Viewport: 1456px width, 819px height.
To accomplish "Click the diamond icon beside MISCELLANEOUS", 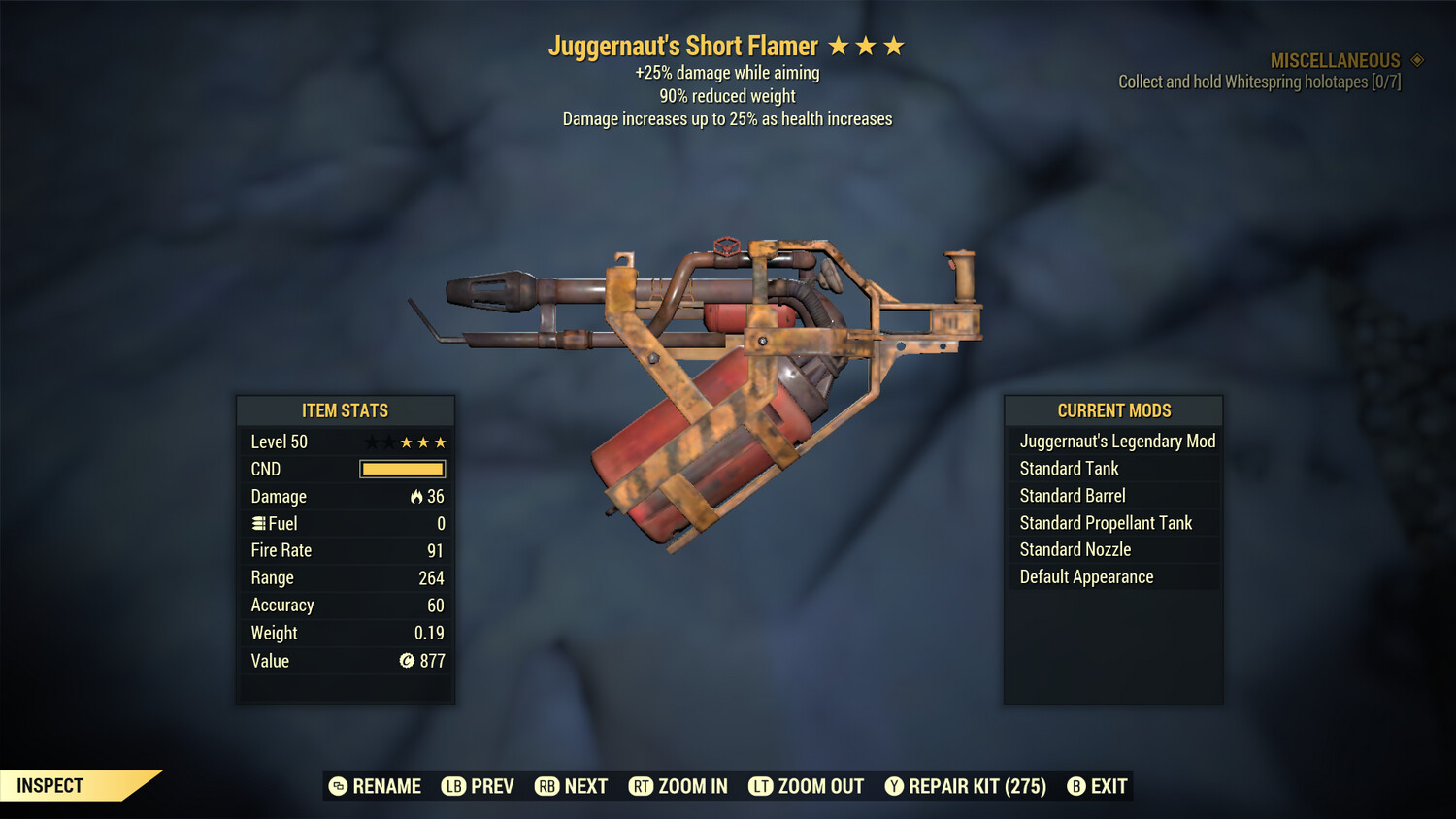I will 1415,60.
